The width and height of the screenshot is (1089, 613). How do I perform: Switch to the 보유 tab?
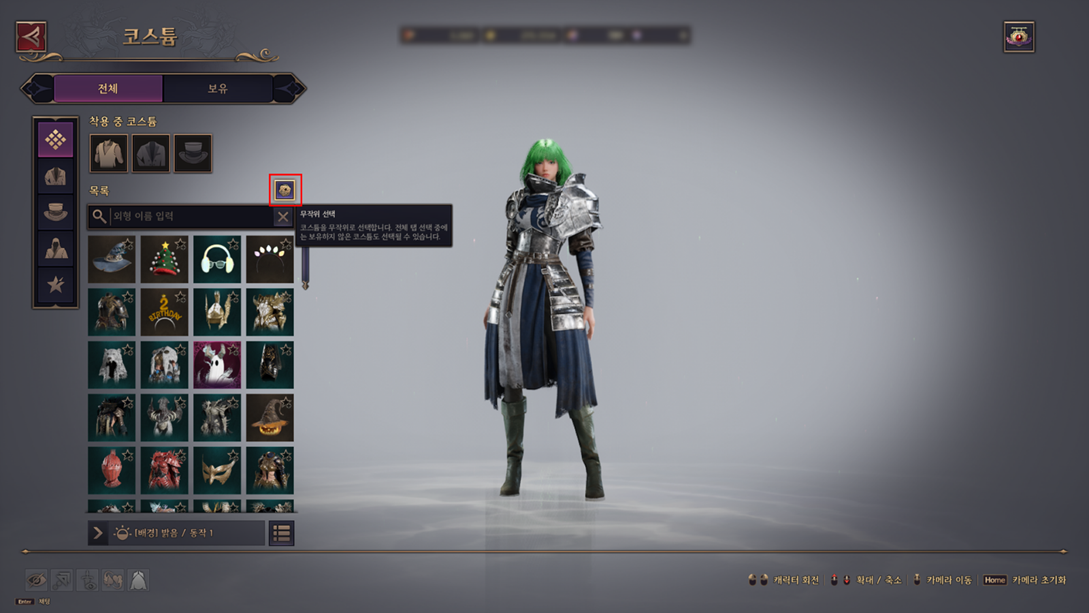[218, 89]
